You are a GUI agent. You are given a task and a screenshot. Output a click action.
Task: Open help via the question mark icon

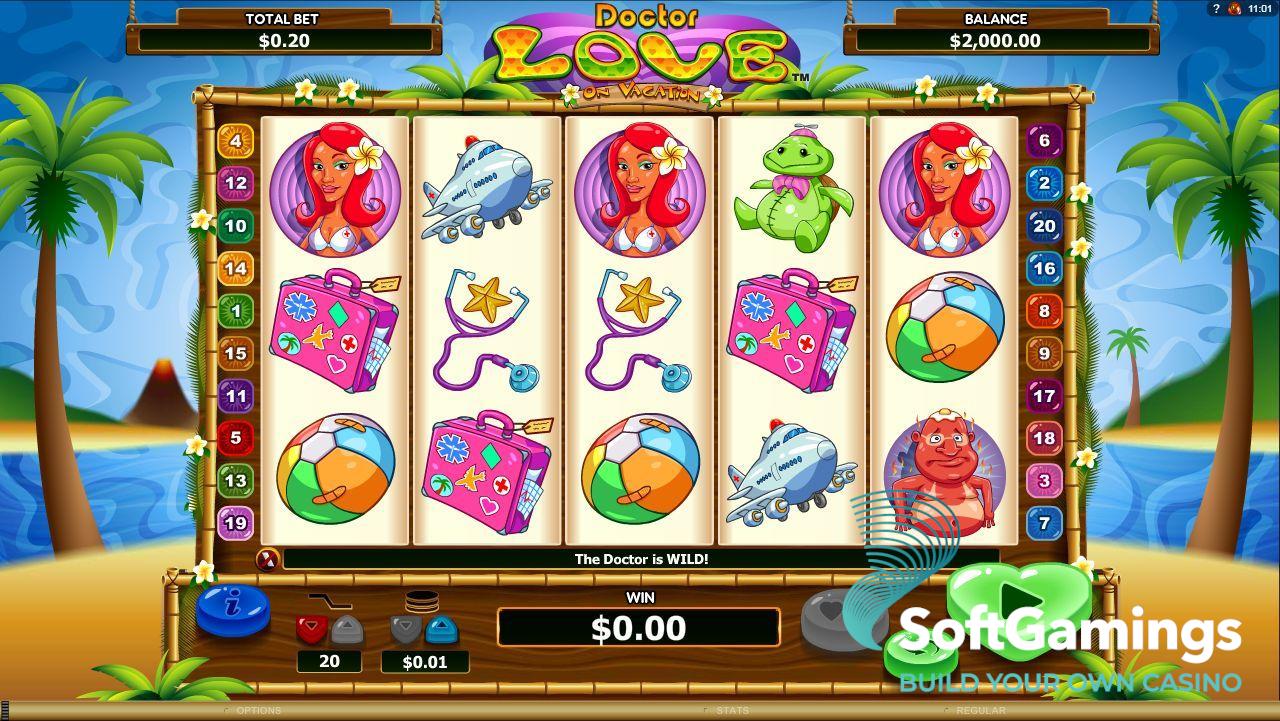point(1216,9)
